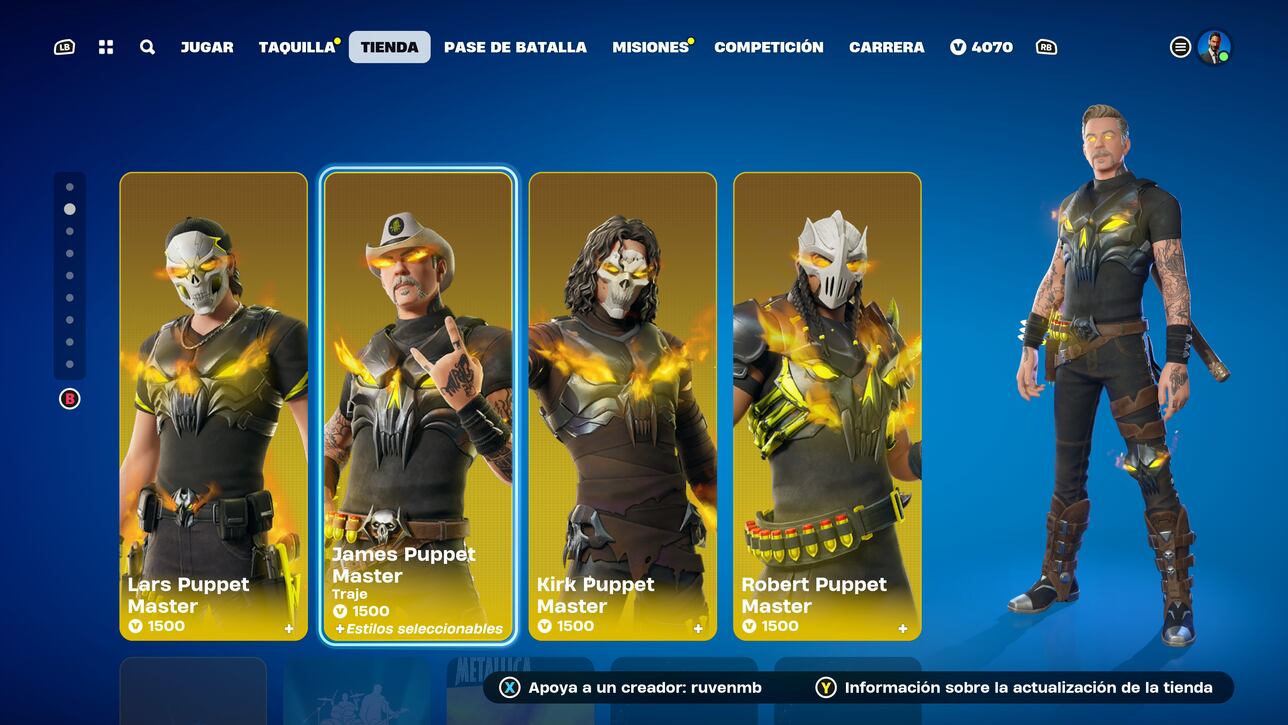Open Estilos seleccionables for James Puppet Master
The height and width of the screenshot is (725, 1288).
click(x=420, y=629)
